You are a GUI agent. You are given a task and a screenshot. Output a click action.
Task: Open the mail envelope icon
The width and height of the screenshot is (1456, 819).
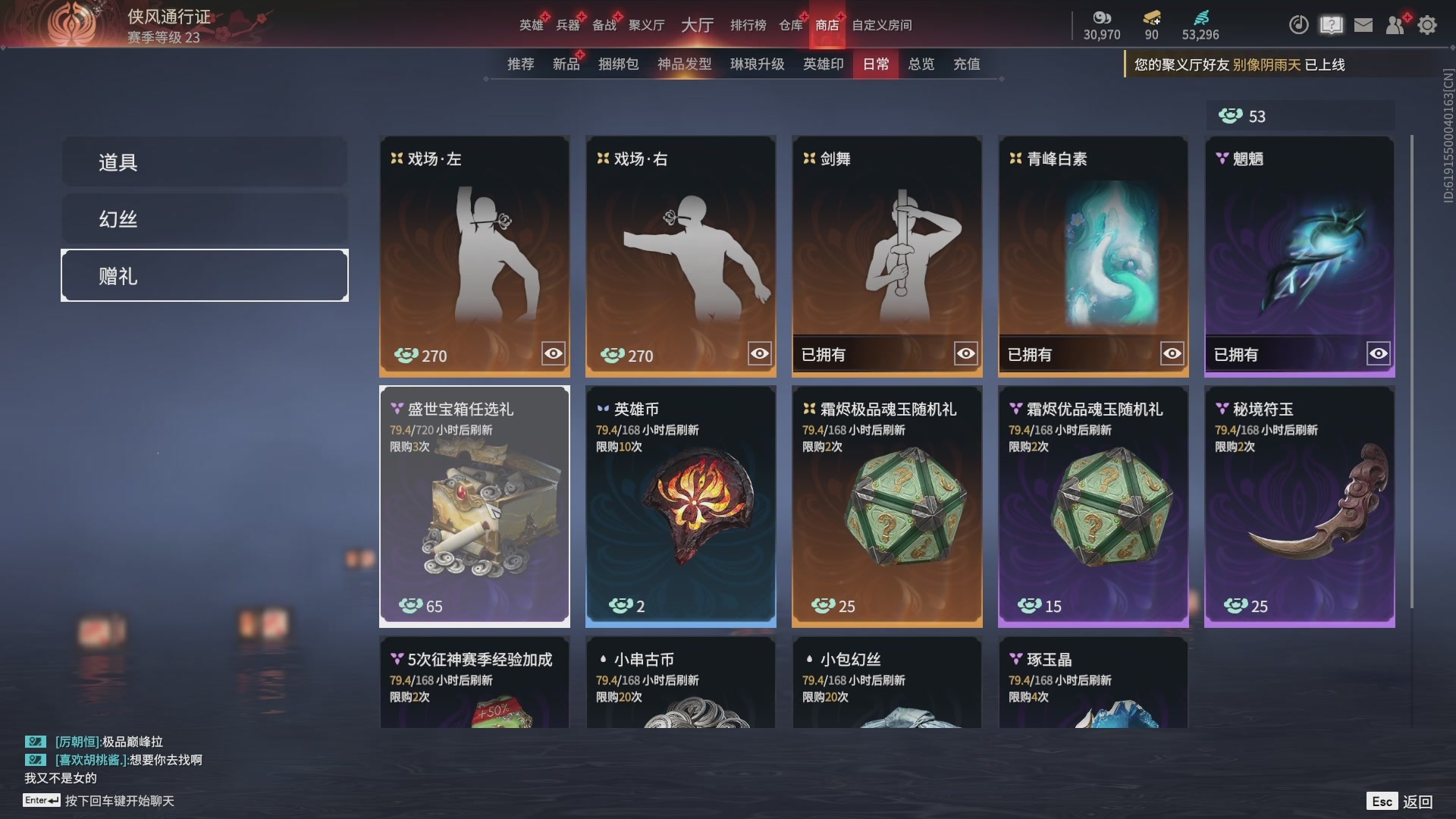pyautogui.click(x=1363, y=25)
